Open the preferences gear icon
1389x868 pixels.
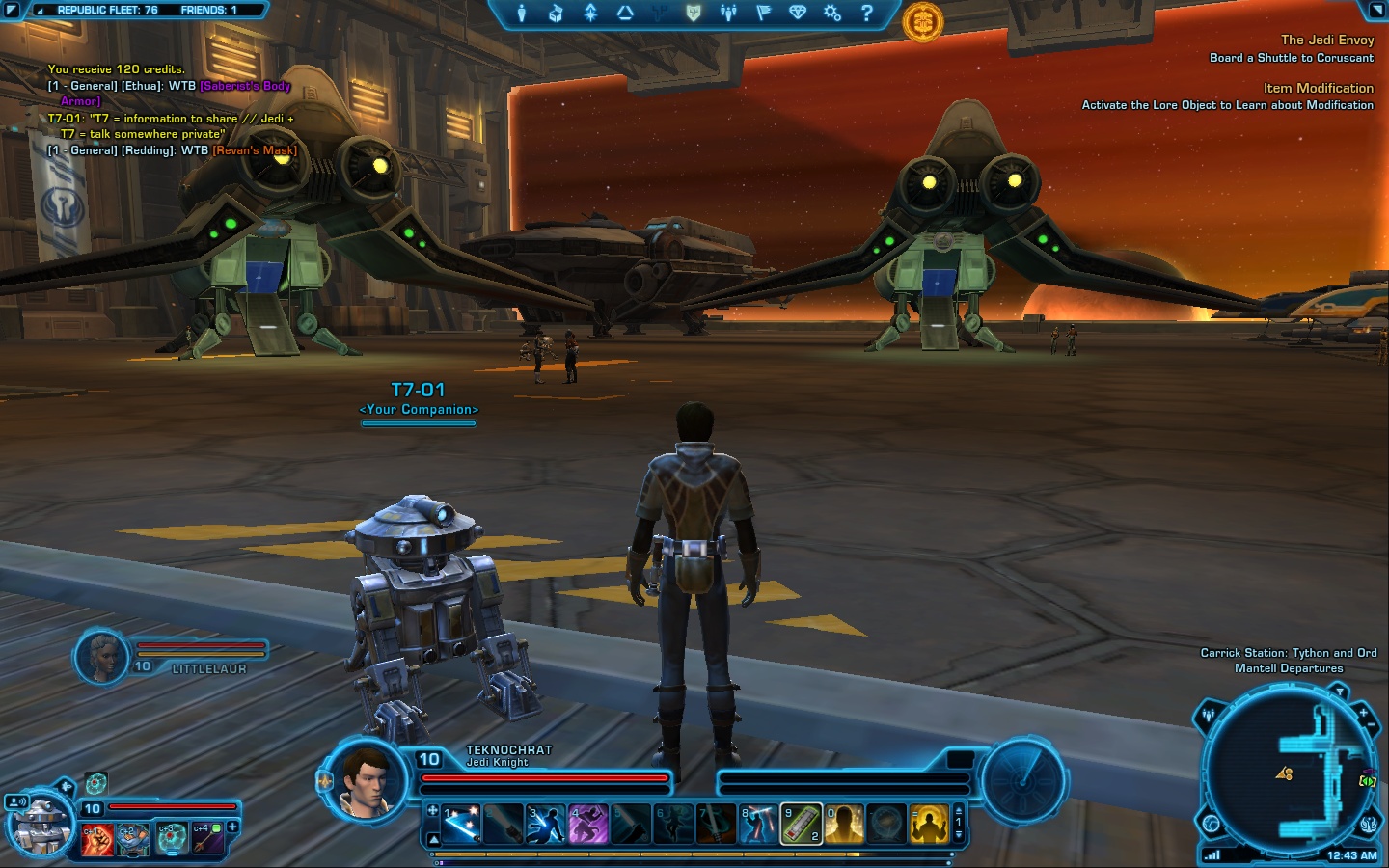pos(831,13)
